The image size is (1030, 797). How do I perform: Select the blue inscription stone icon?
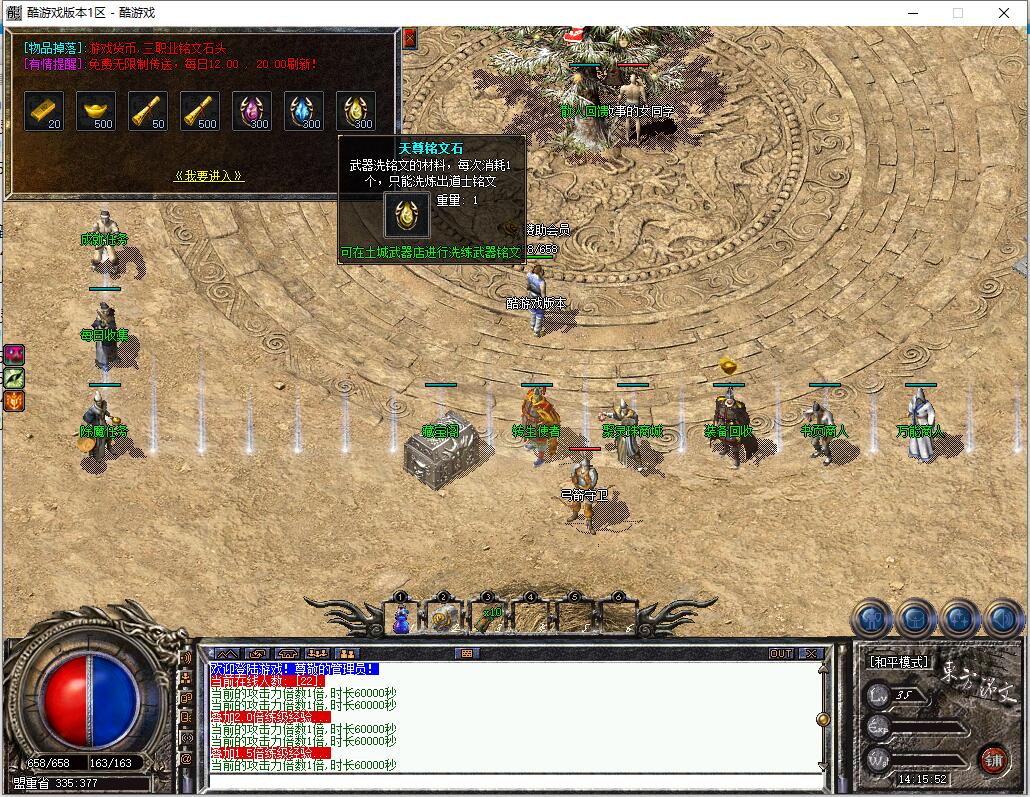tap(304, 111)
